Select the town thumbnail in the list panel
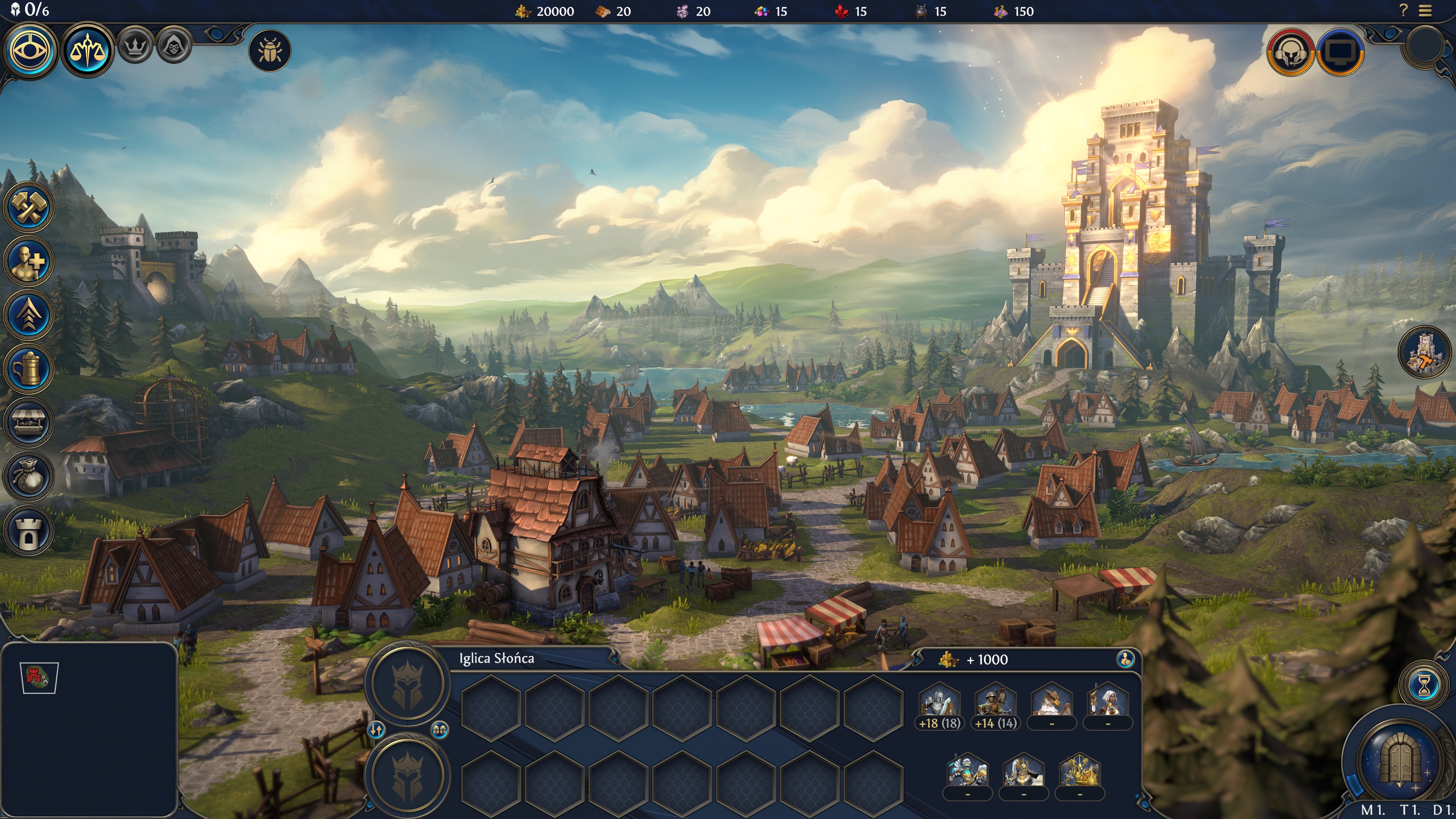 [x=39, y=676]
